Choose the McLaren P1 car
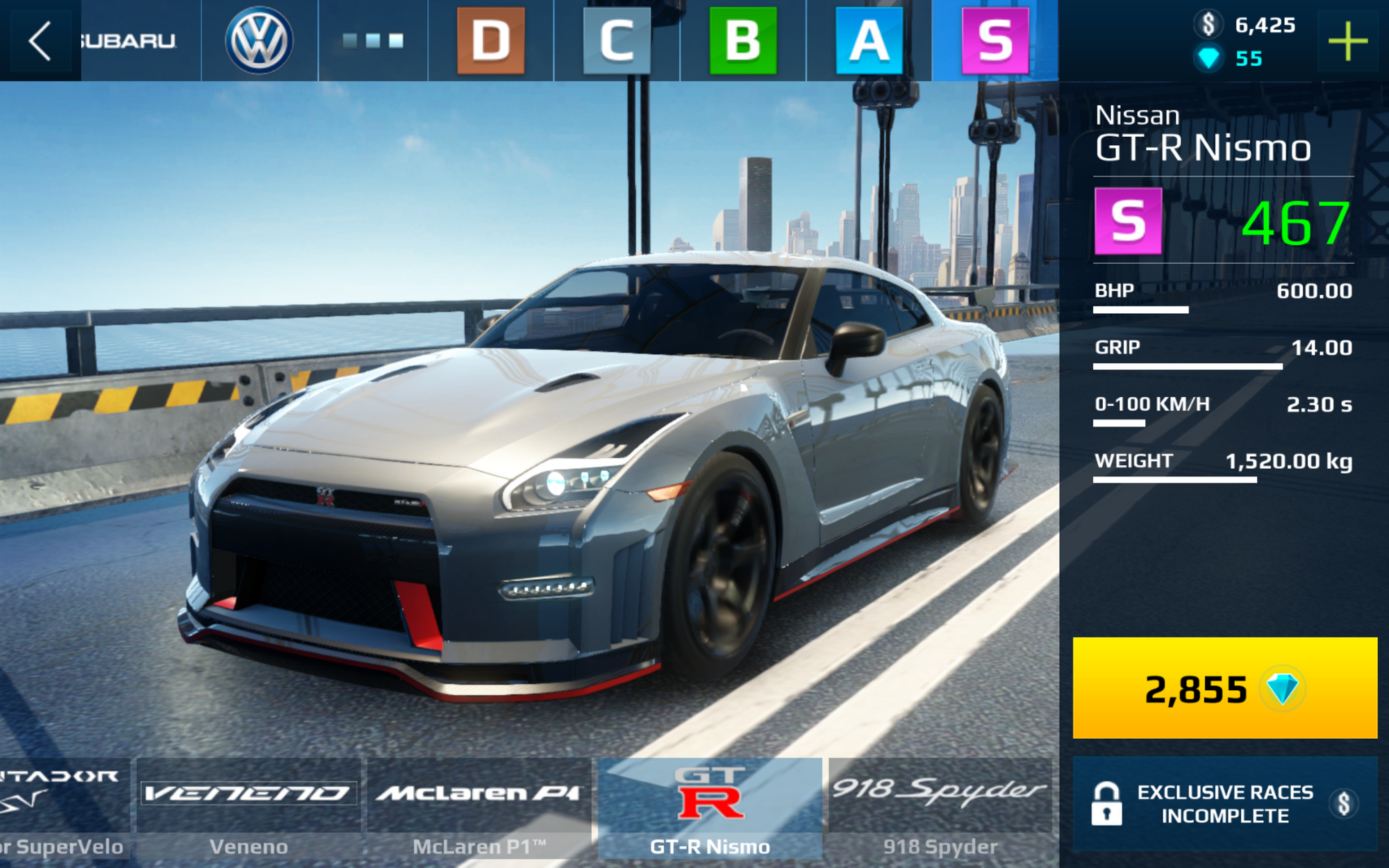Viewport: 1389px width, 868px height. coord(479,810)
